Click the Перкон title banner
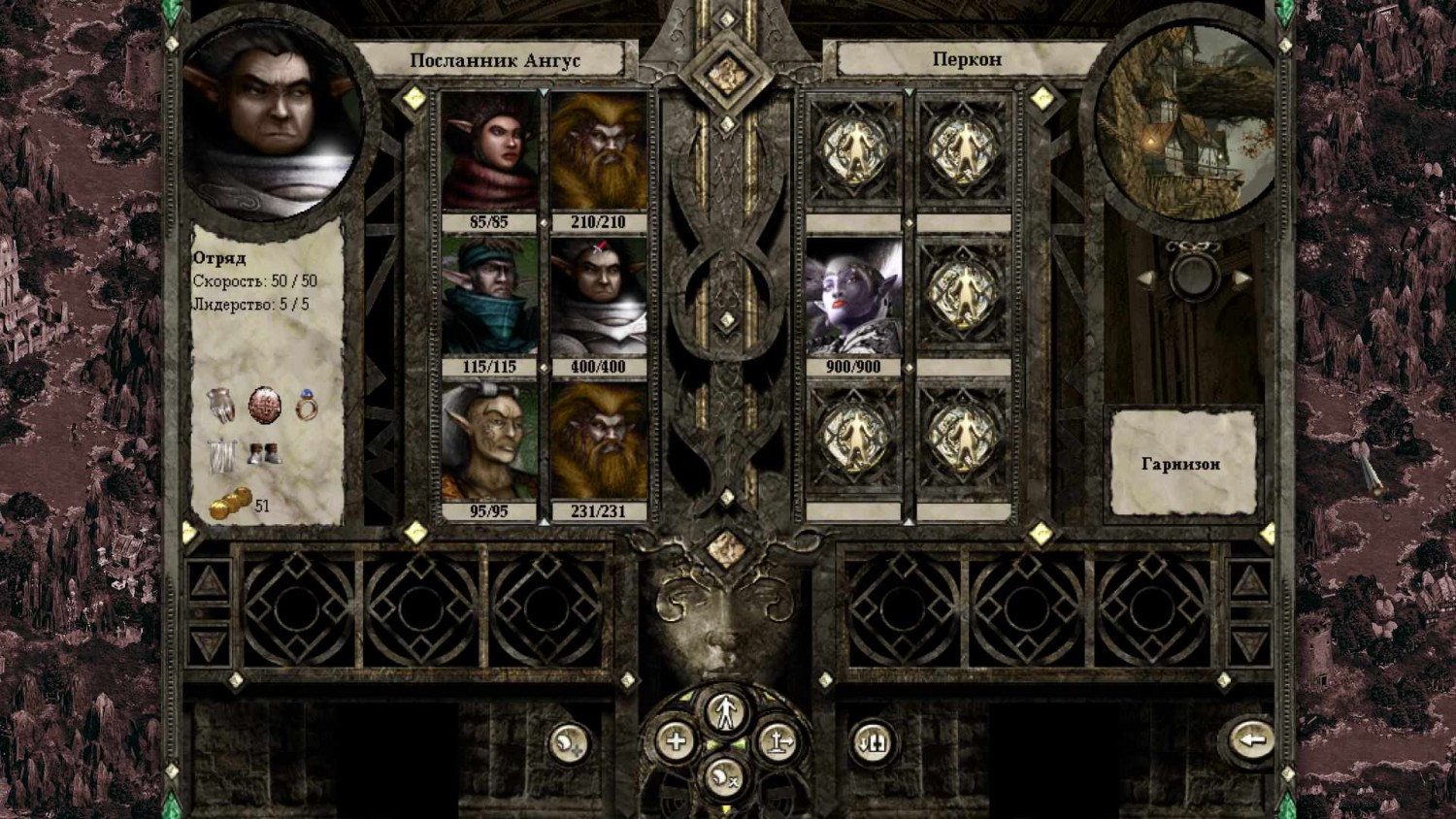1456x819 pixels. tap(968, 58)
